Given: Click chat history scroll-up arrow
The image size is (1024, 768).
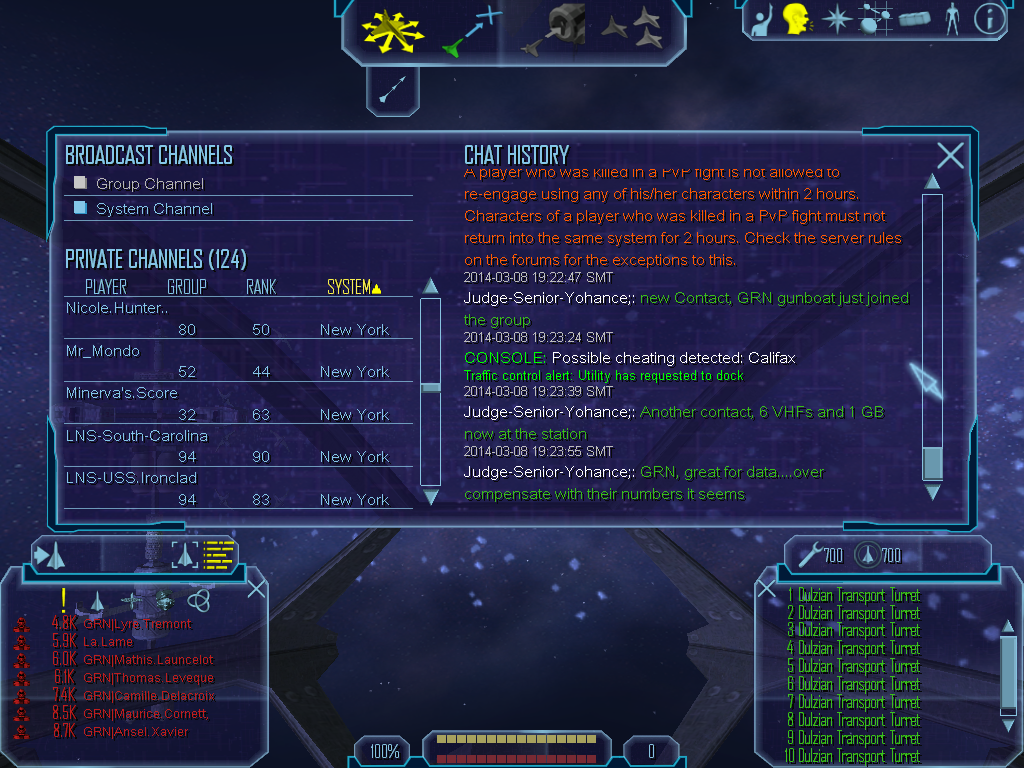Looking at the screenshot, I should coord(932,181).
